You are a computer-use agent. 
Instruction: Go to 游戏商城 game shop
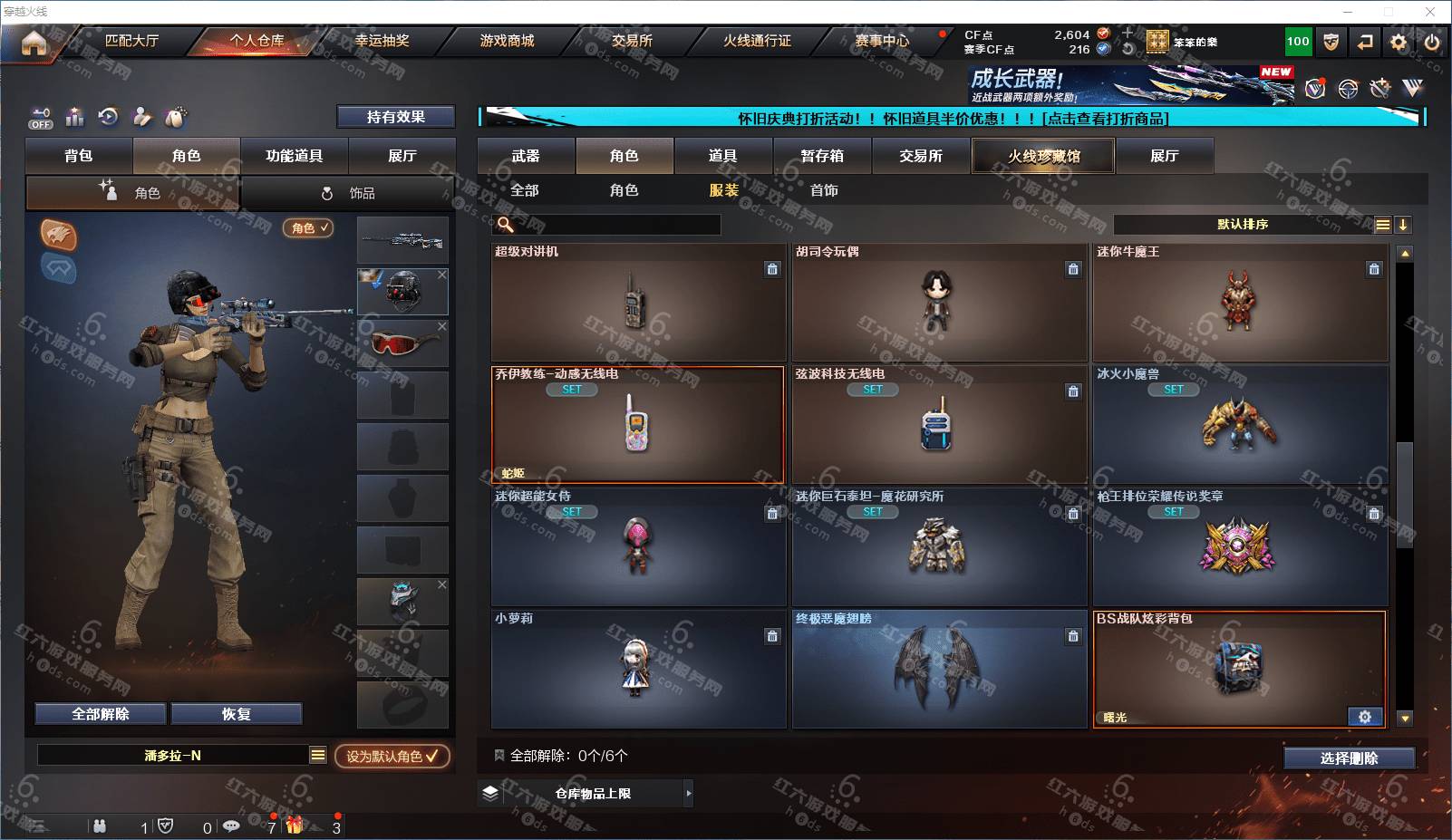(x=507, y=41)
